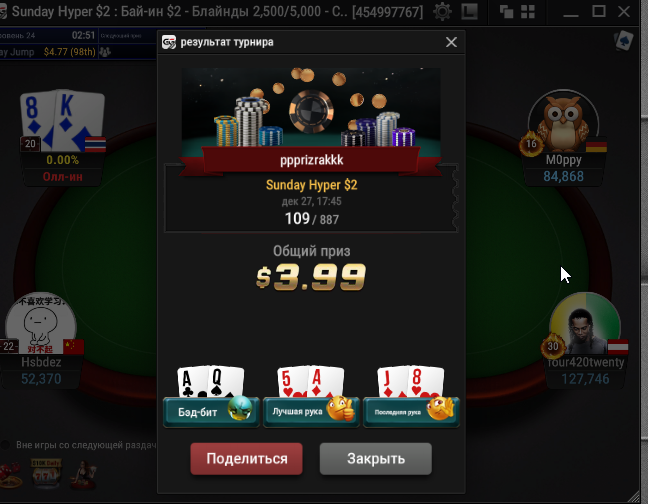
Task: Click the Закрыть button
Action: click(x=375, y=459)
